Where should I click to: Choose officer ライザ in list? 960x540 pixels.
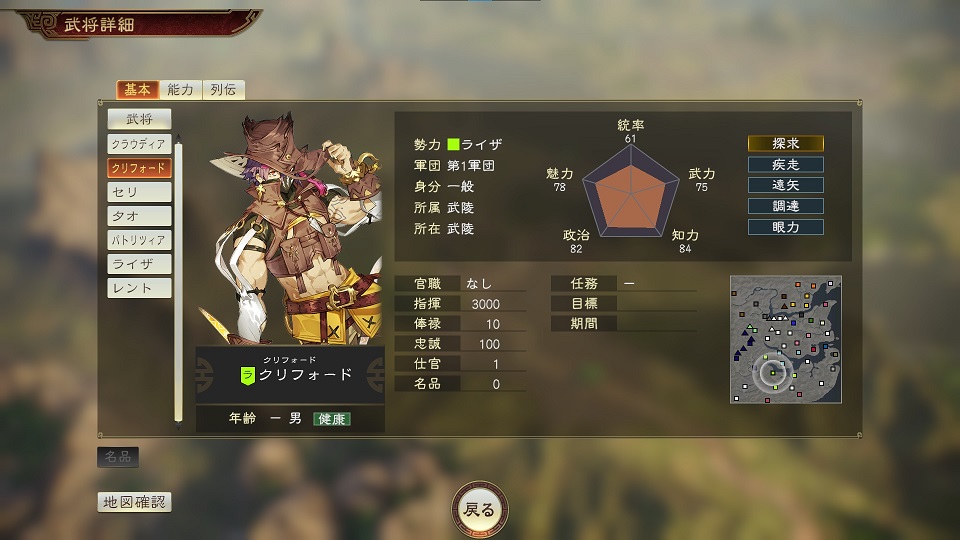(140, 264)
